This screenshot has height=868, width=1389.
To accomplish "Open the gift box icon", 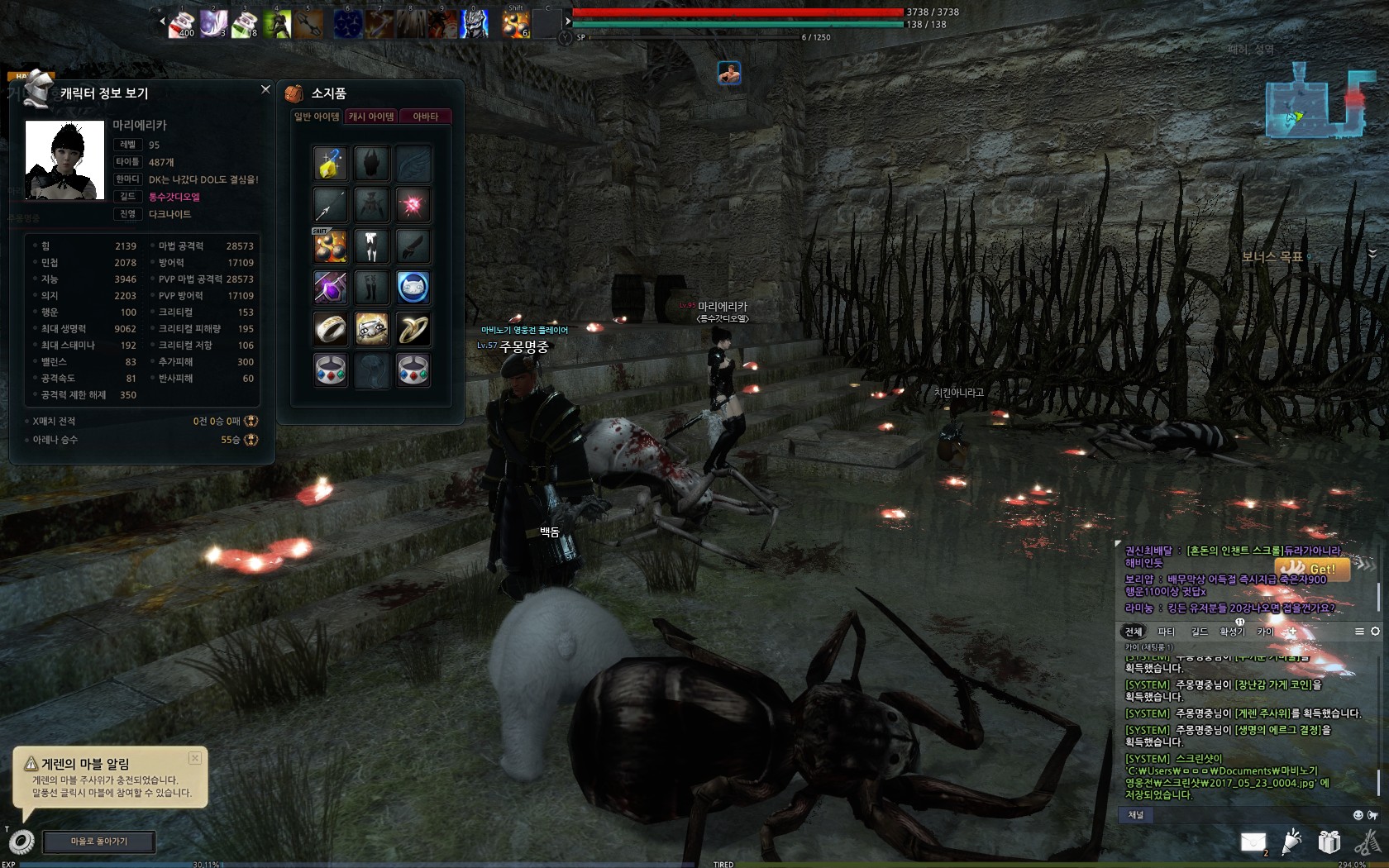I will 1329,842.
